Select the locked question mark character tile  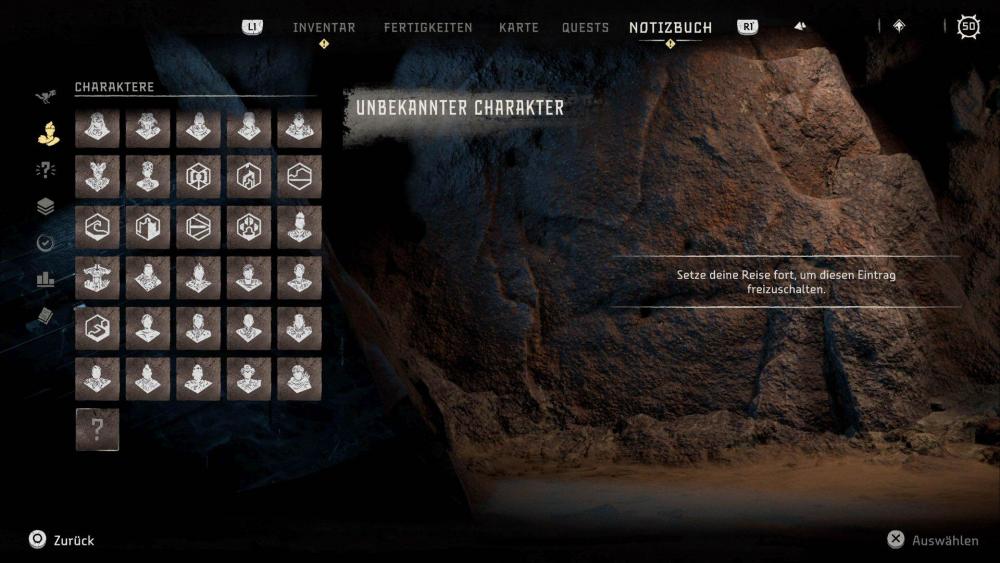pyautogui.click(x=97, y=429)
